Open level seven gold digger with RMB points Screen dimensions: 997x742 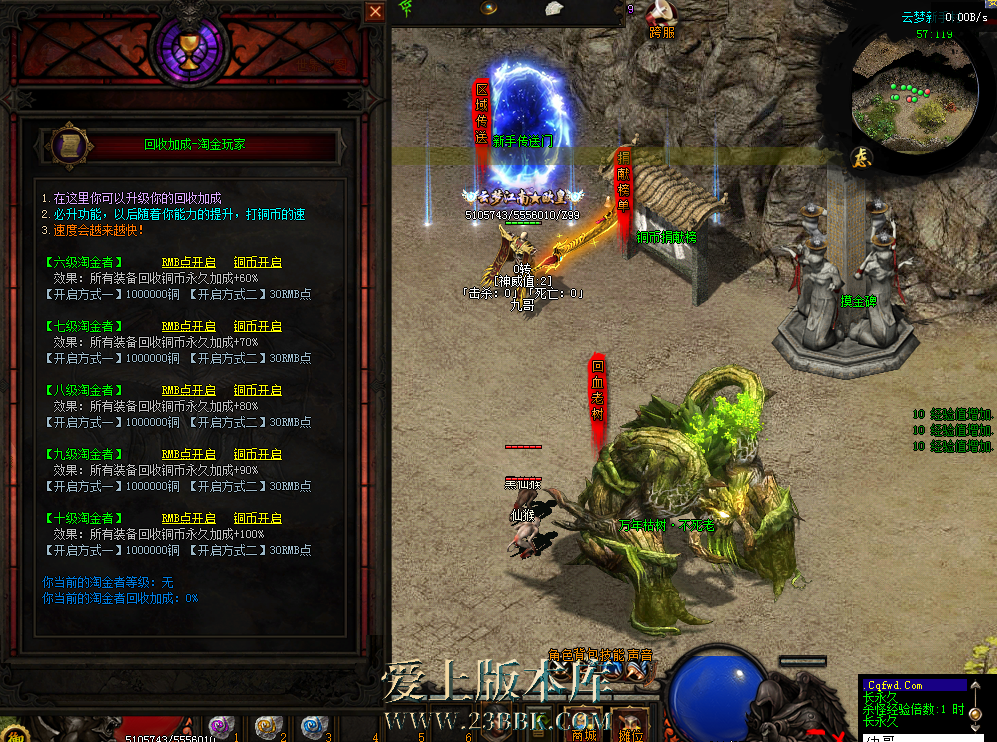pos(189,327)
